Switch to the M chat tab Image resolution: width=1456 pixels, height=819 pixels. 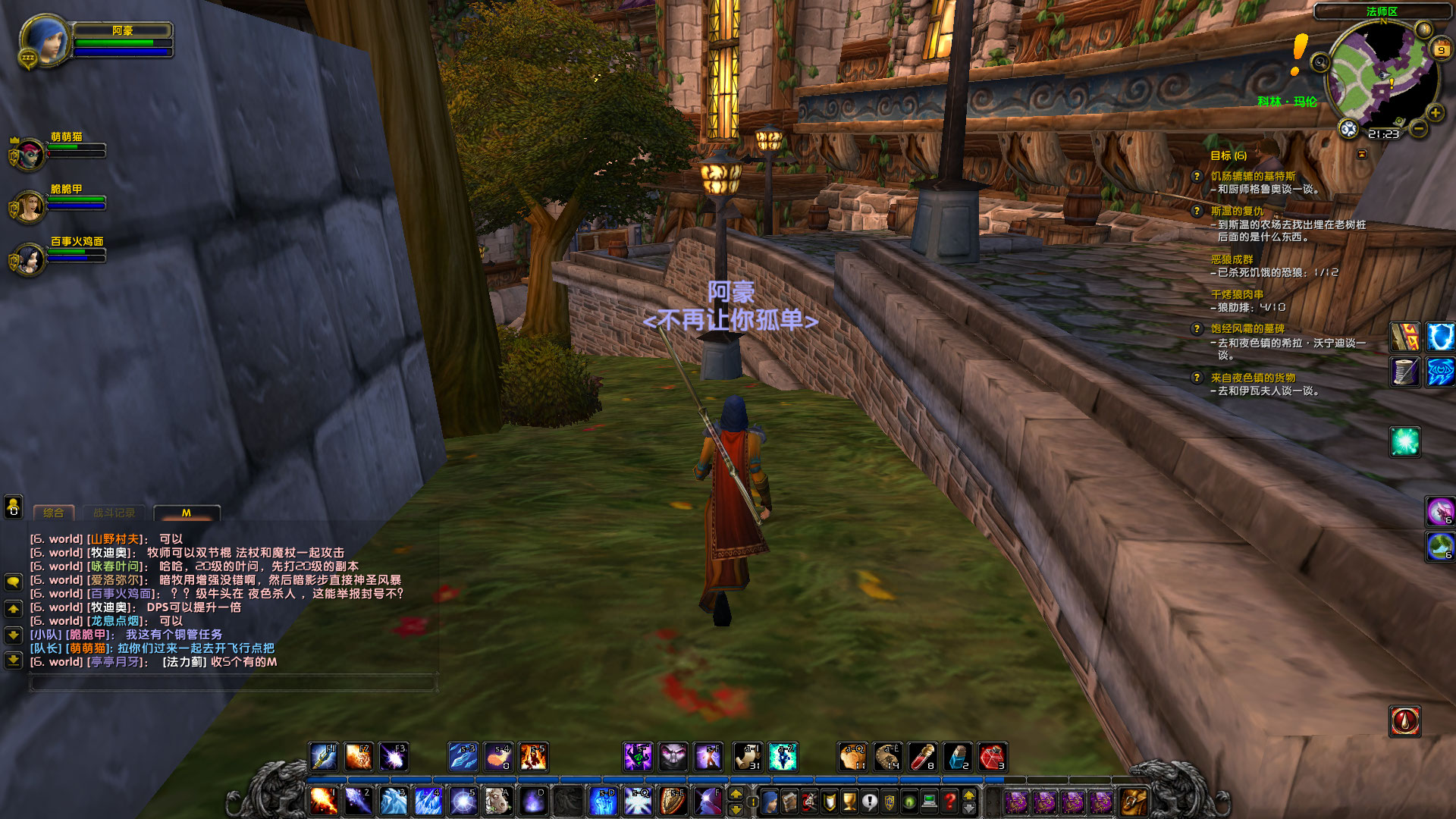[x=188, y=513]
